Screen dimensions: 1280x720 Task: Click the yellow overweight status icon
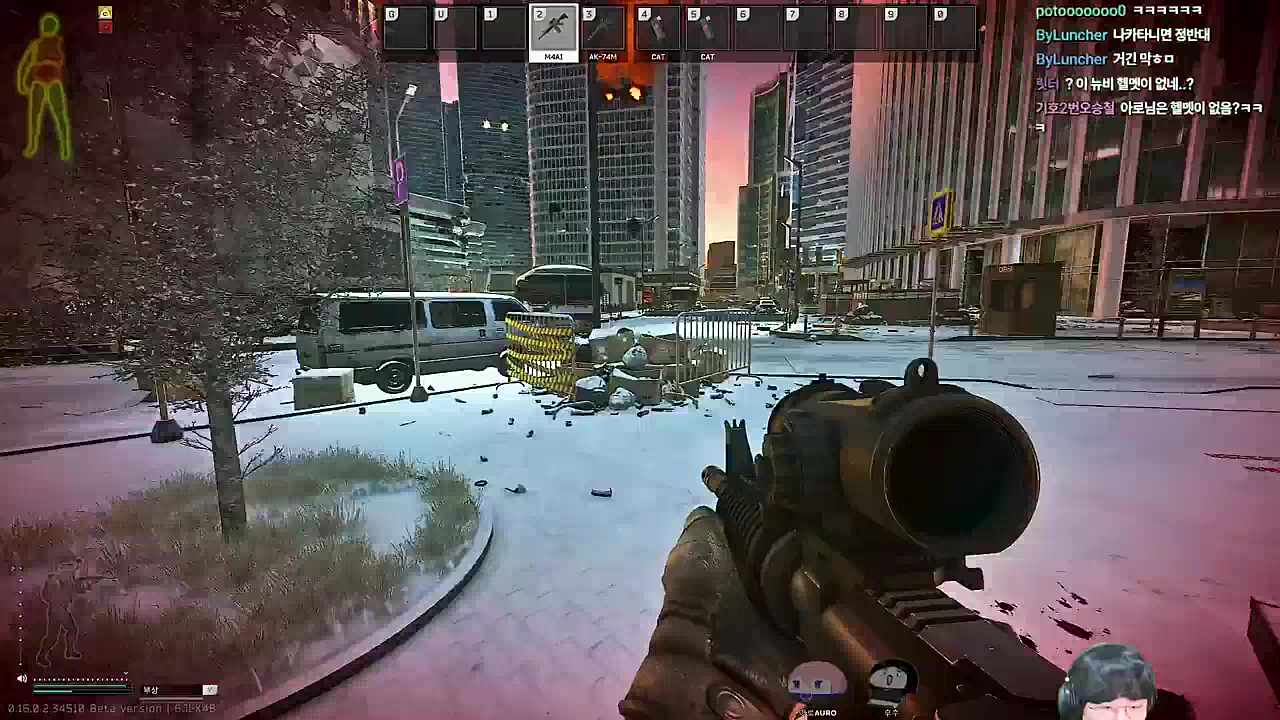tap(105, 13)
